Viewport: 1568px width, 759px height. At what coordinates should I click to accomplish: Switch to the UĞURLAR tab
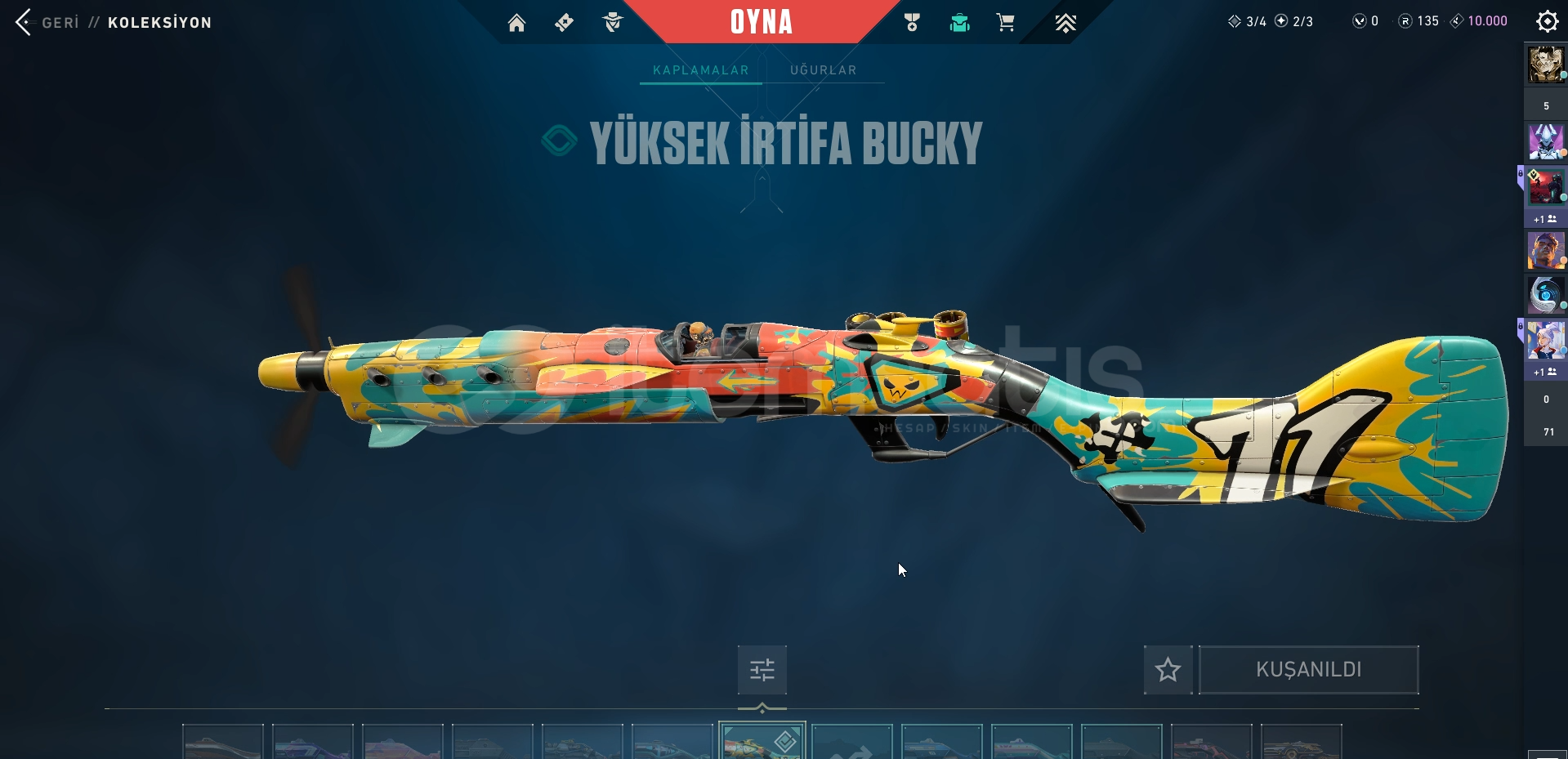(823, 70)
